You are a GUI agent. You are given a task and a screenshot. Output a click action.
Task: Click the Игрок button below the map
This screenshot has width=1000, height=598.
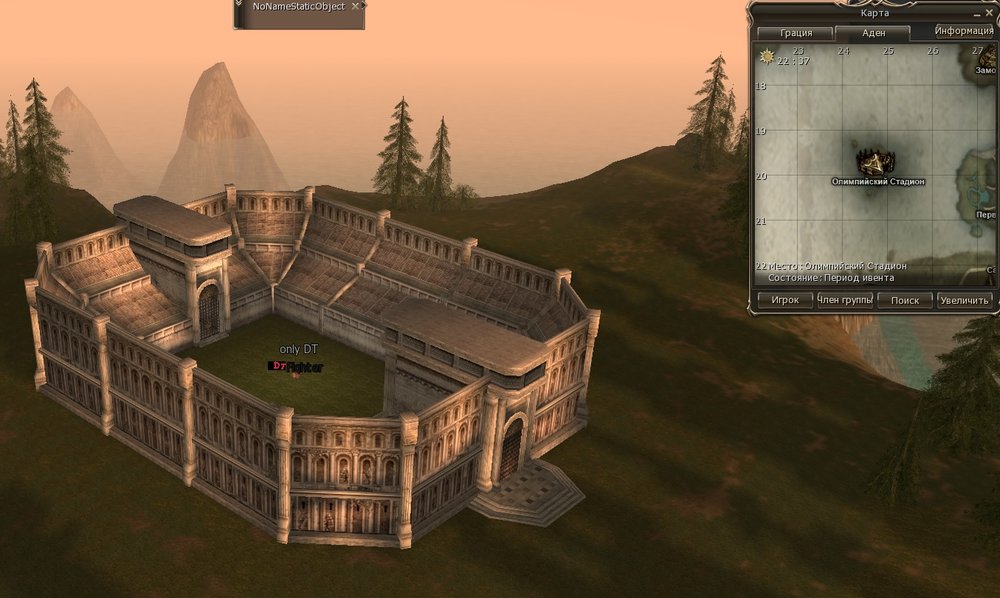pyautogui.click(x=784, y=300)
